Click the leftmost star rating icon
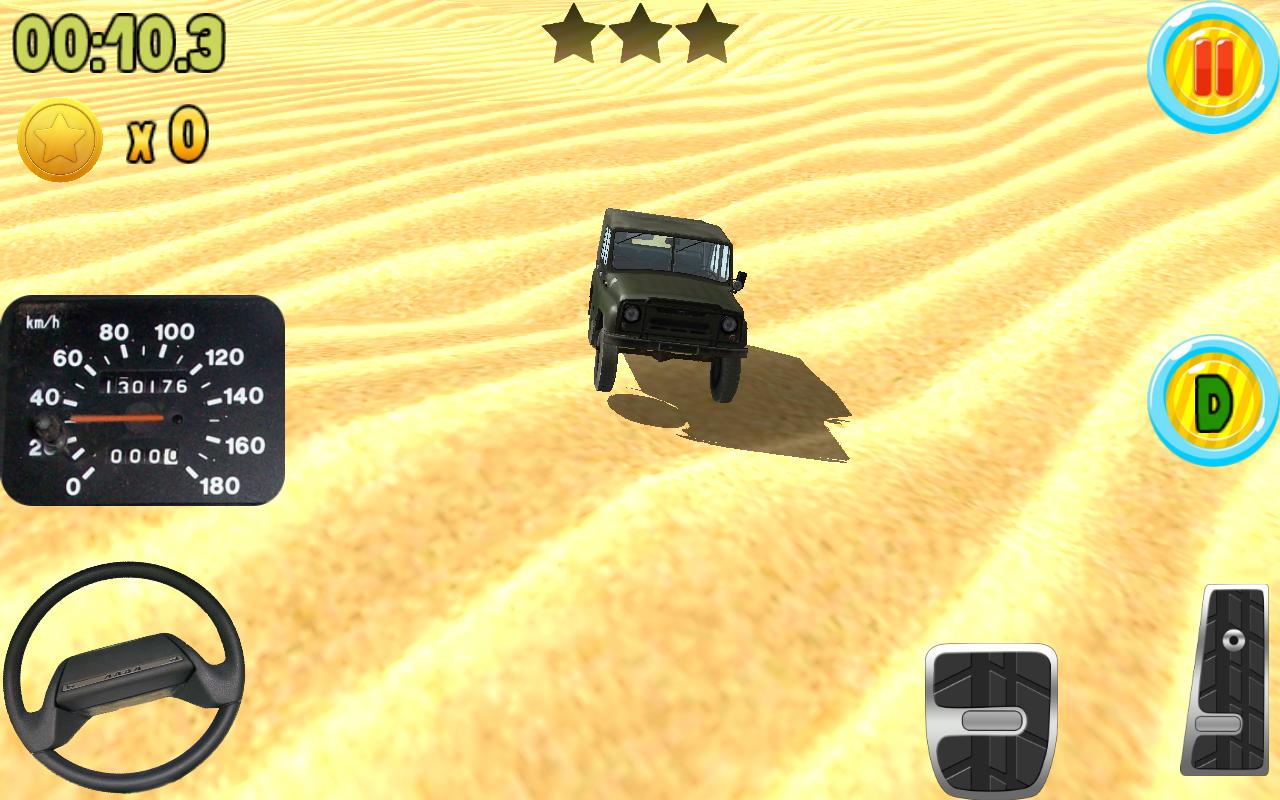The height and width of the screenshot is (800, 1280). [x=572, y=32]
